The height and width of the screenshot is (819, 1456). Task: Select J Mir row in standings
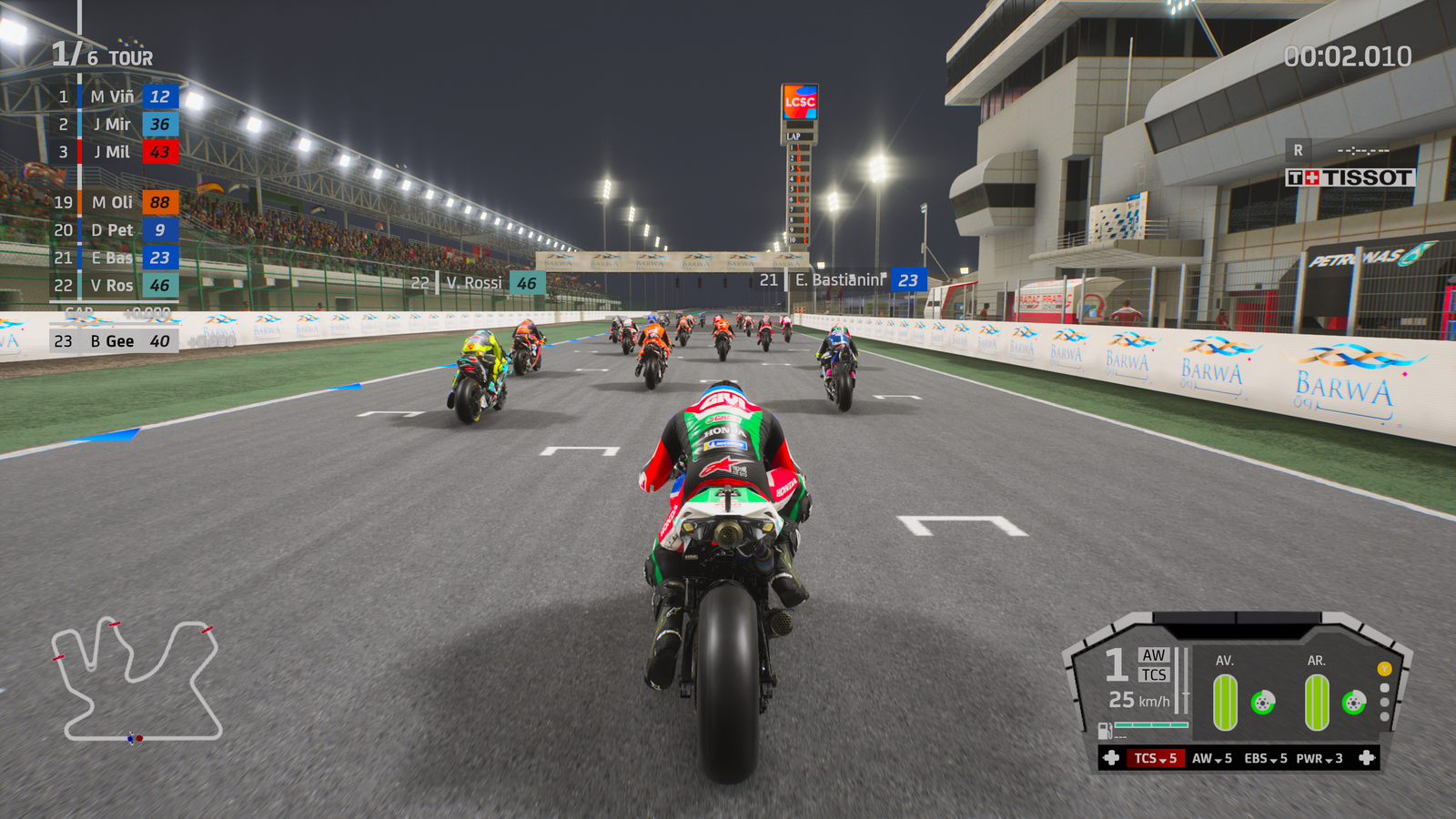[114, 125]
